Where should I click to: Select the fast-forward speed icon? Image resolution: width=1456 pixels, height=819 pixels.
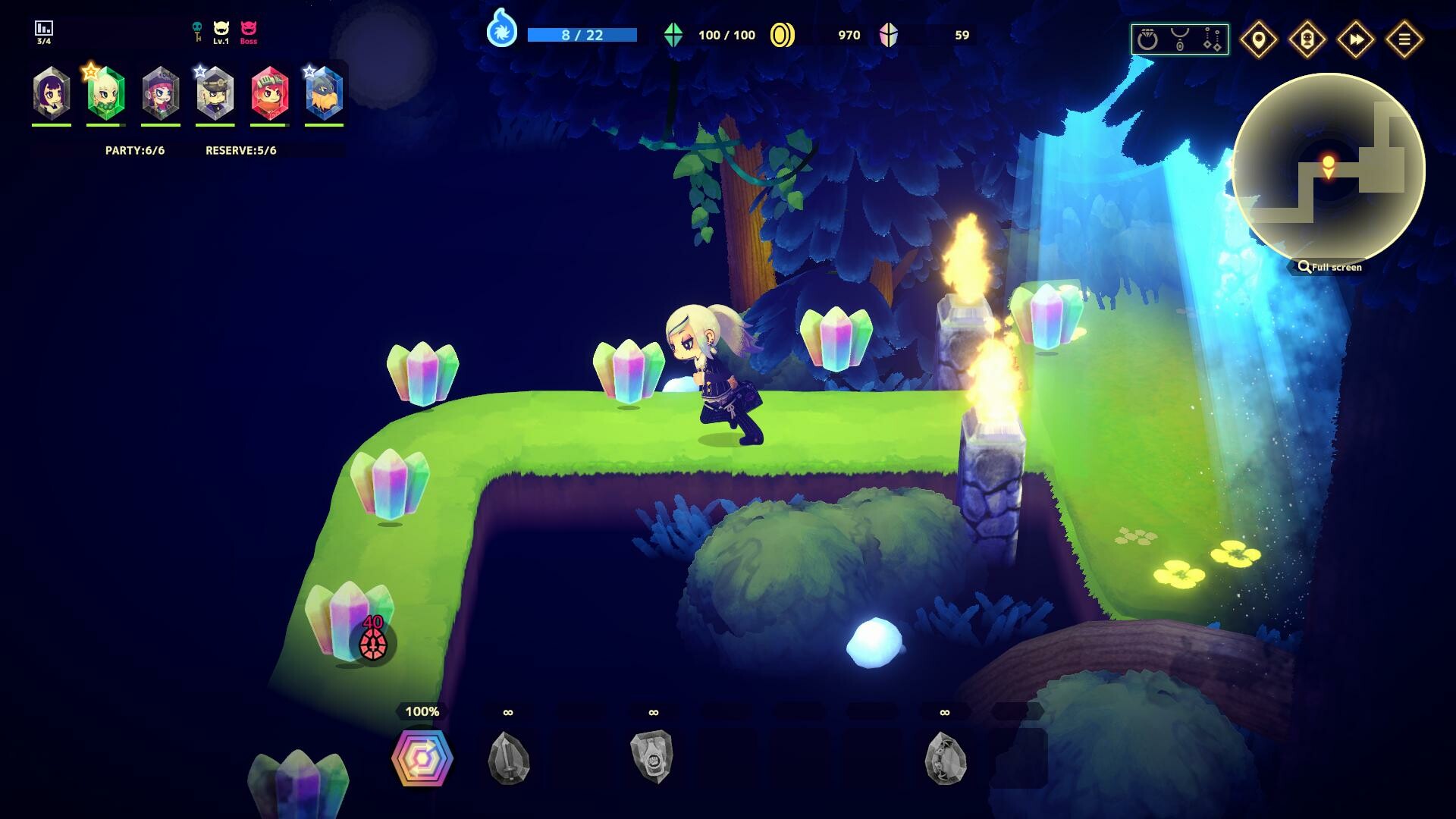1356,39
